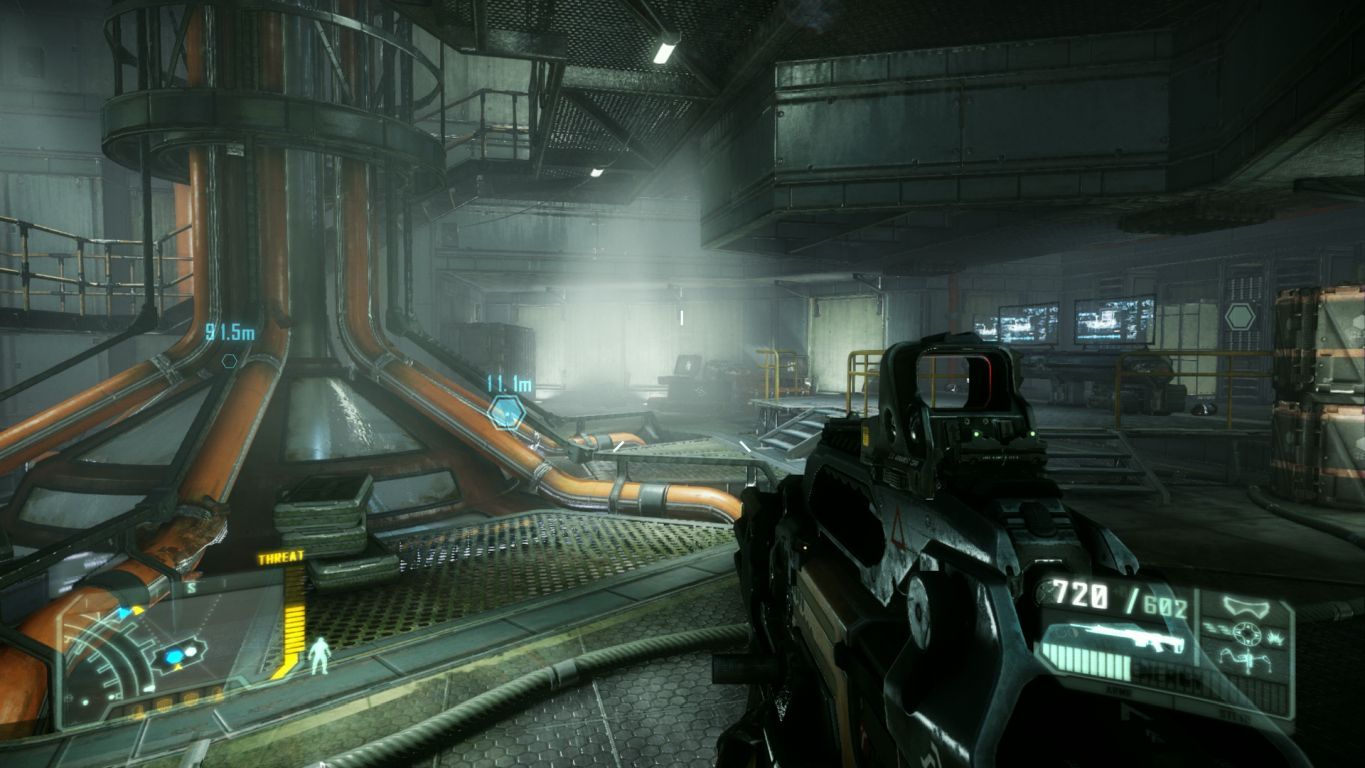1365x768 pixels.
Task: Select the soldier silhouette beside the threat meter
Action: (x=320, y=656)
